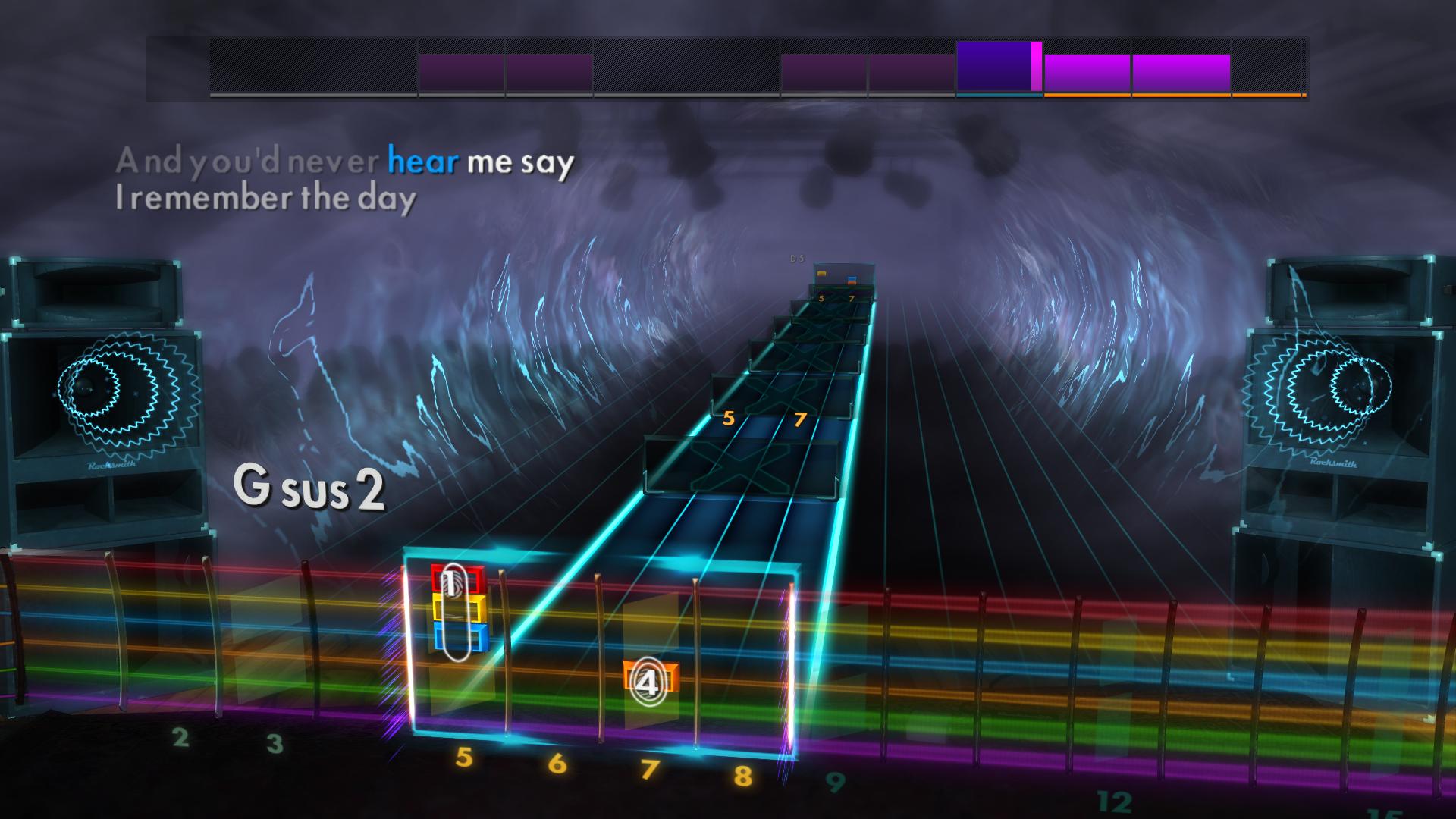1456x819 pixels.
Task: Click the lyric line I remember the day
Action: click(x=264, y=199)
